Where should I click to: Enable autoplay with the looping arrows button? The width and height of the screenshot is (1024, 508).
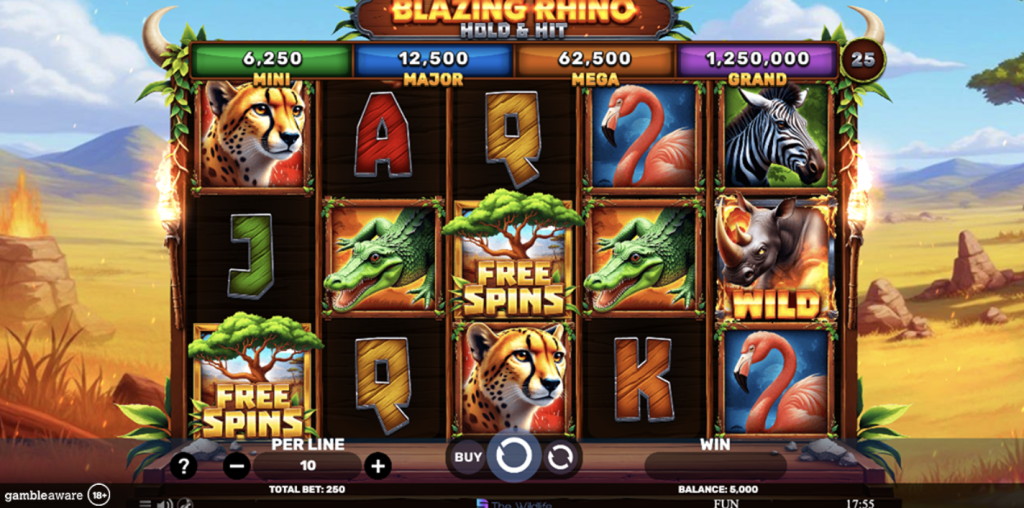click(x=561, y=457)
